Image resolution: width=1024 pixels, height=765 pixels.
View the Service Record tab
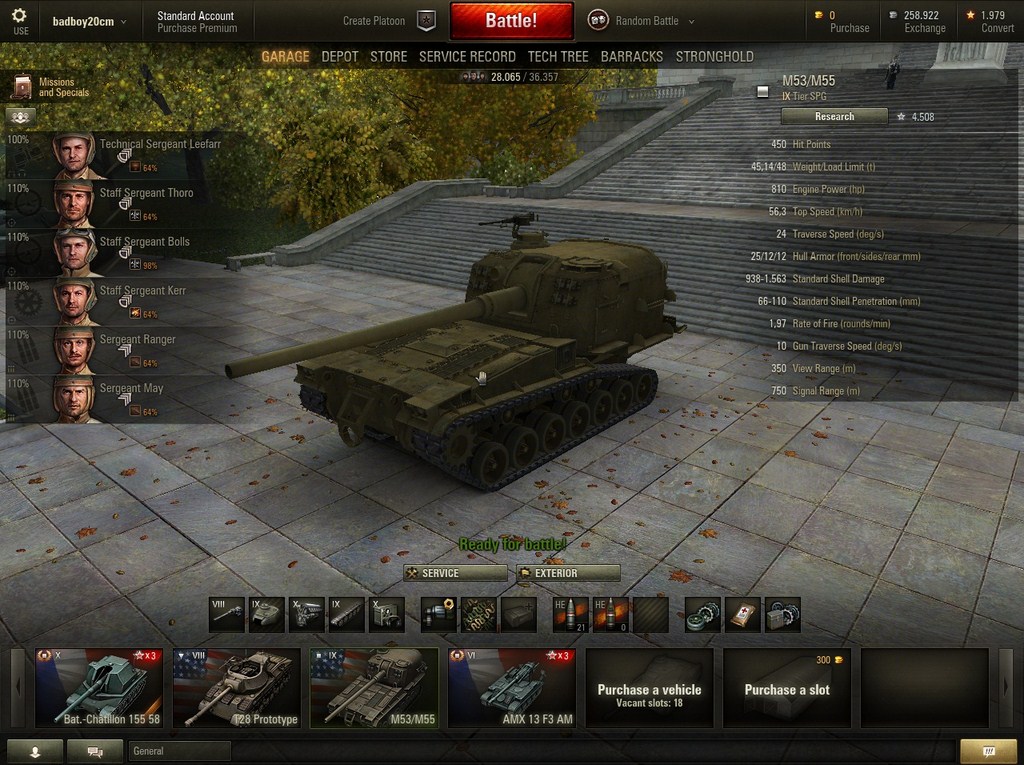click(x=467, y=57)
